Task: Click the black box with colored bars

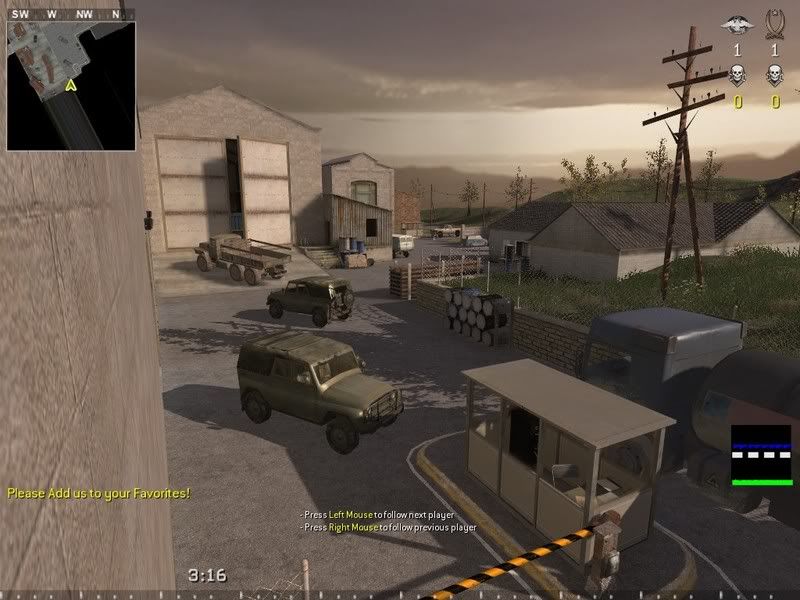Action: coord(761,455)
